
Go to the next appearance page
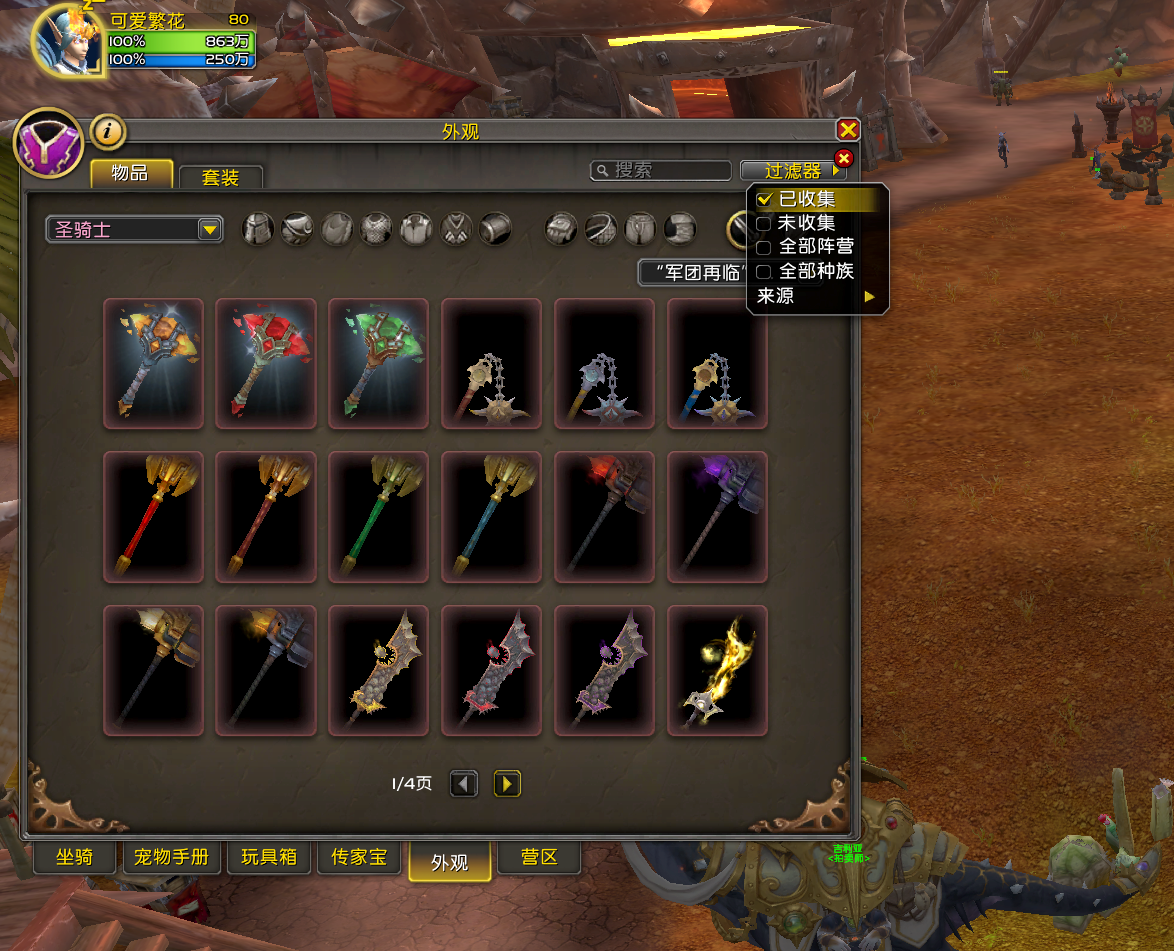pos(507,784)
